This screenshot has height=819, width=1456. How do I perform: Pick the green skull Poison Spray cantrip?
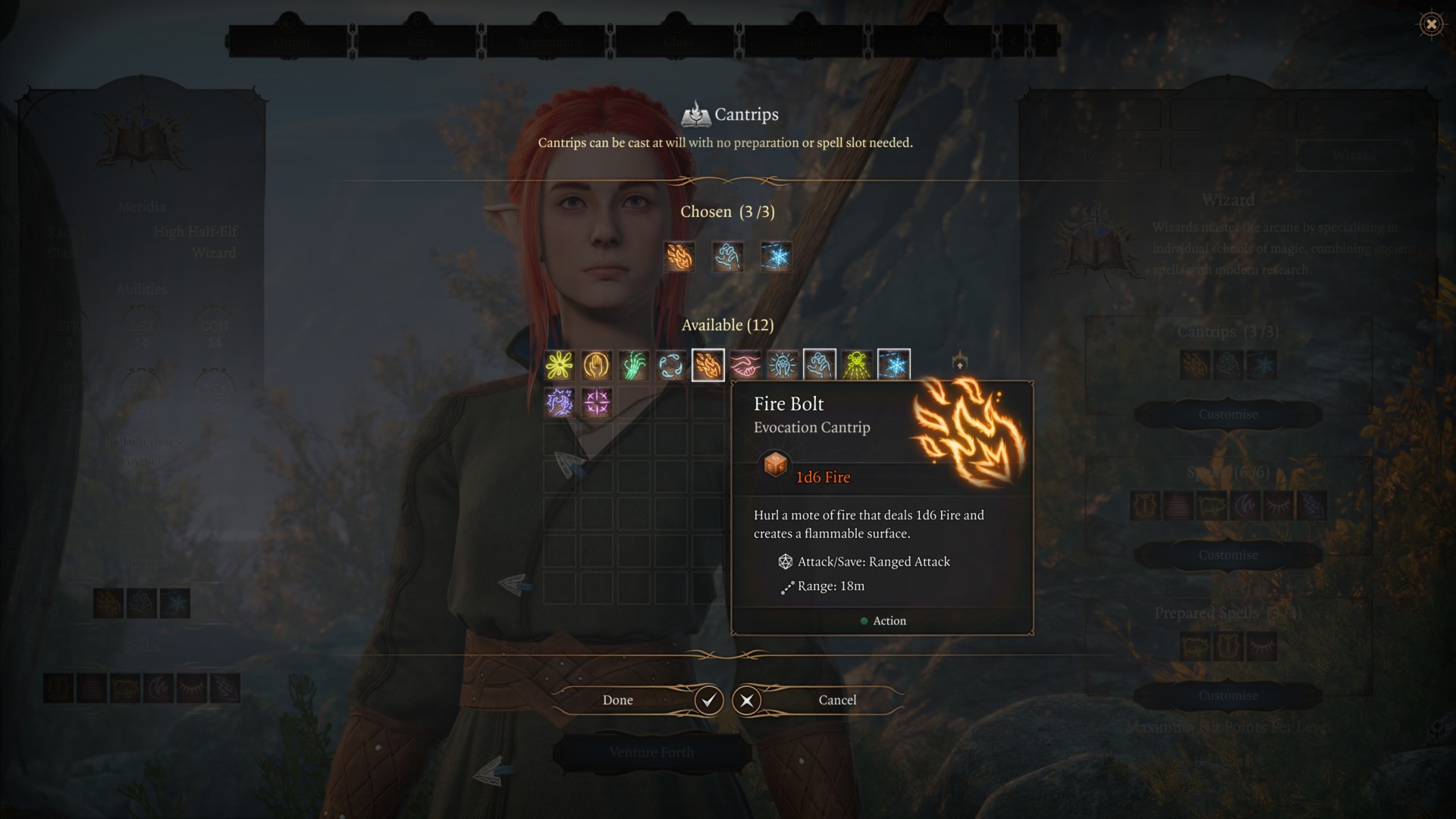[x=857, y=366]
